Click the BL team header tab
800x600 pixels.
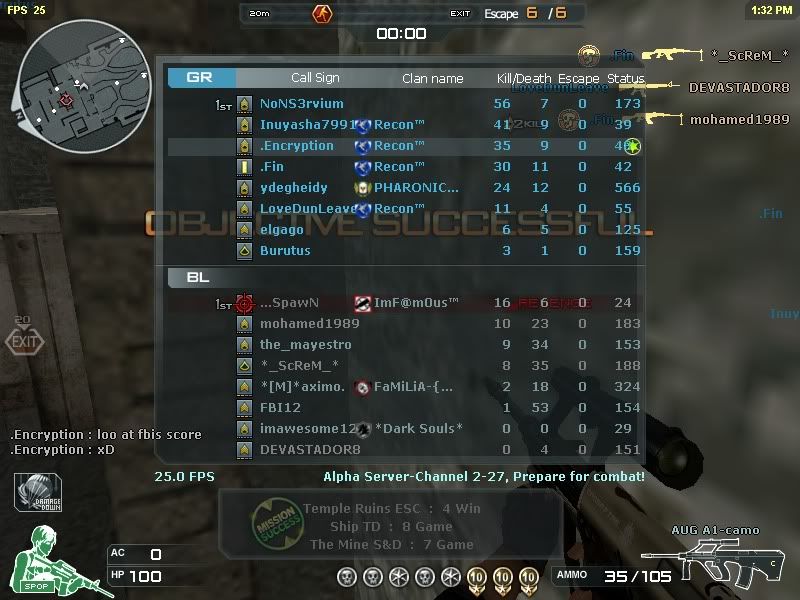click(198, 277)
